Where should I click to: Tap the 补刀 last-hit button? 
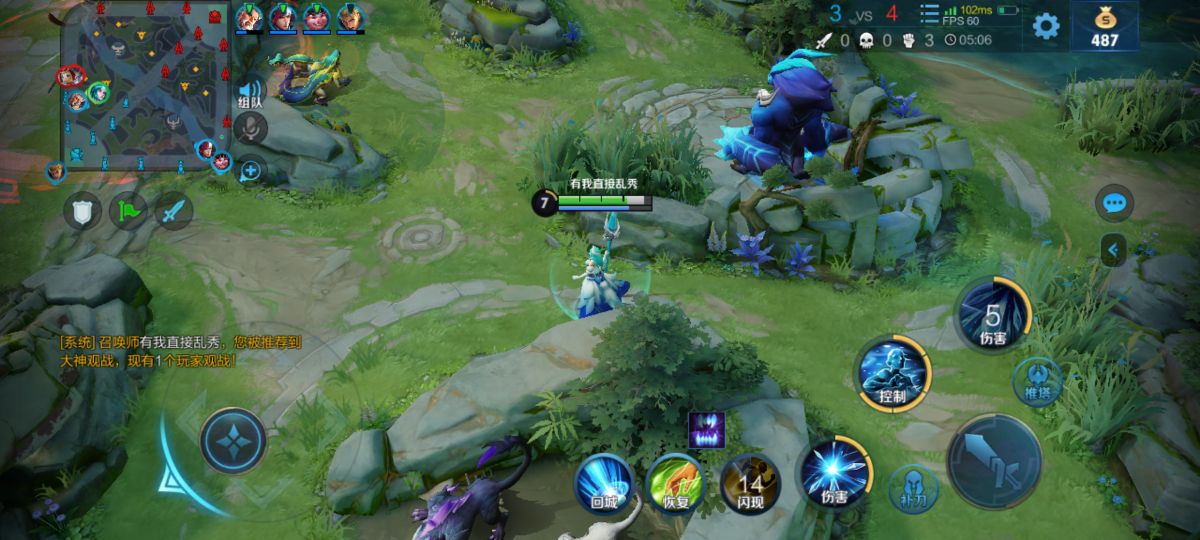(913, 488)
